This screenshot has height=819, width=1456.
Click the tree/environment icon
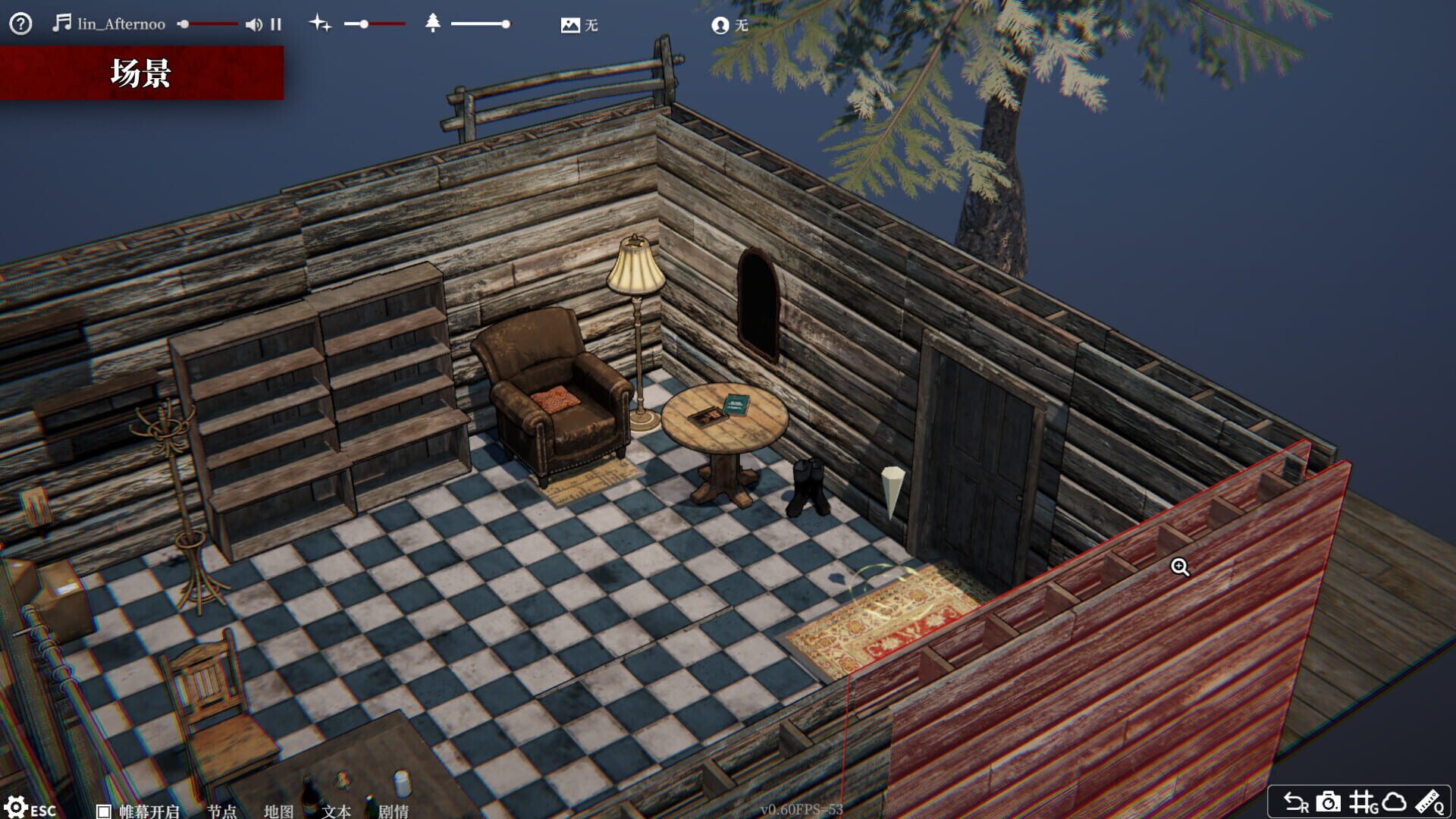tap(433, 24)
